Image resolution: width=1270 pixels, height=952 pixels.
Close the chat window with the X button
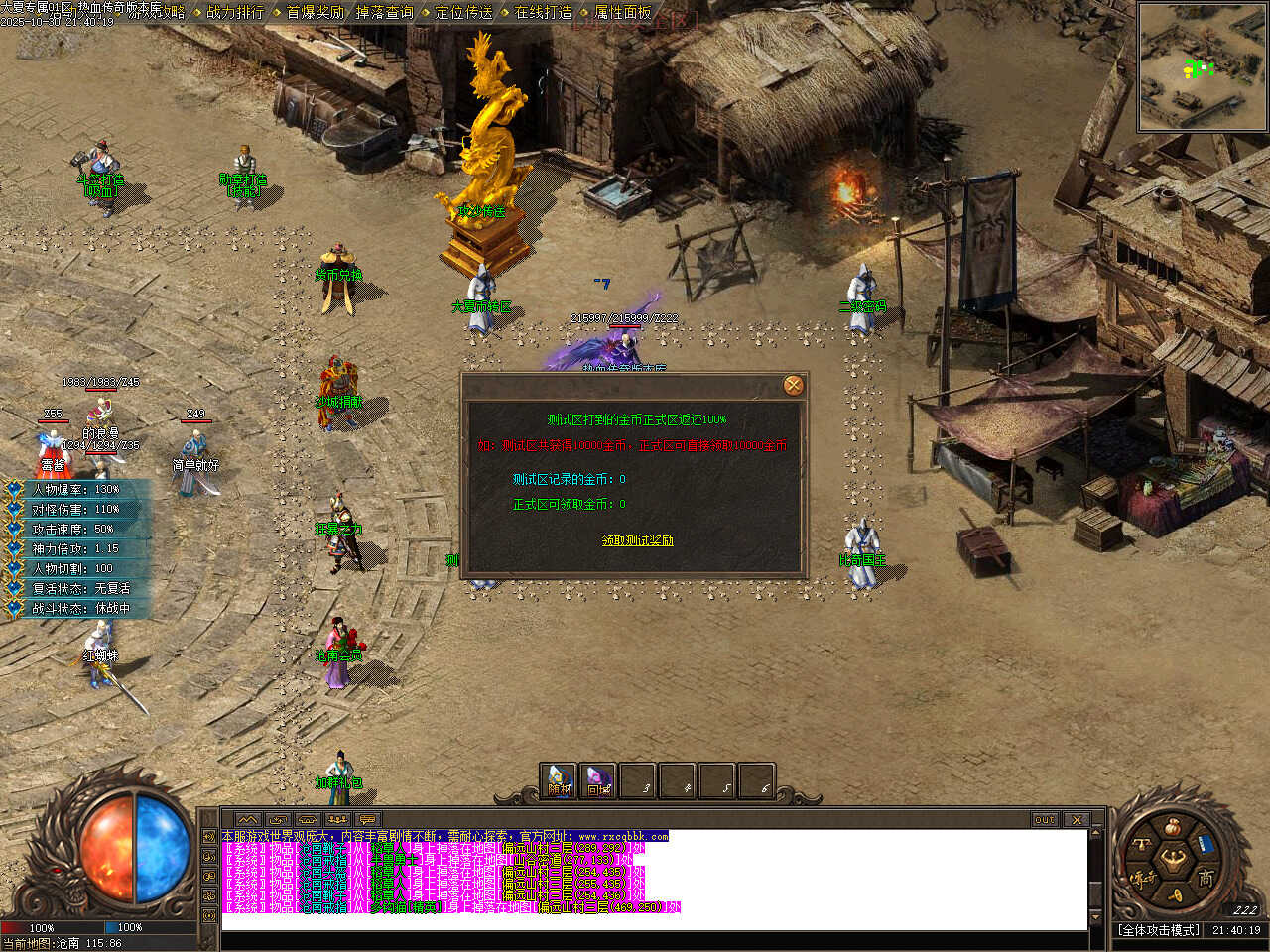tap(1077, 820)
